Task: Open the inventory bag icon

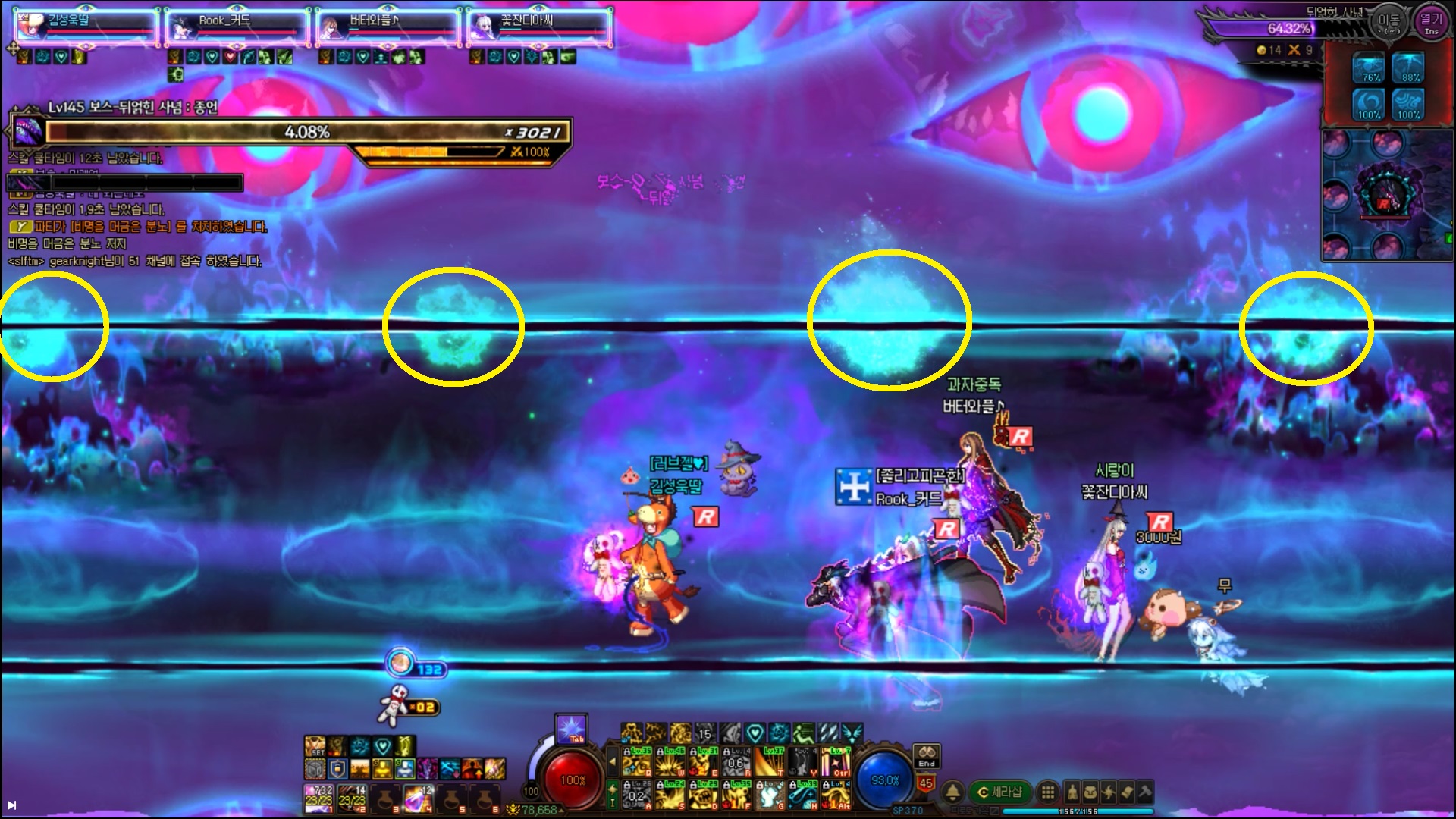Action: [x=1090, y=792]
